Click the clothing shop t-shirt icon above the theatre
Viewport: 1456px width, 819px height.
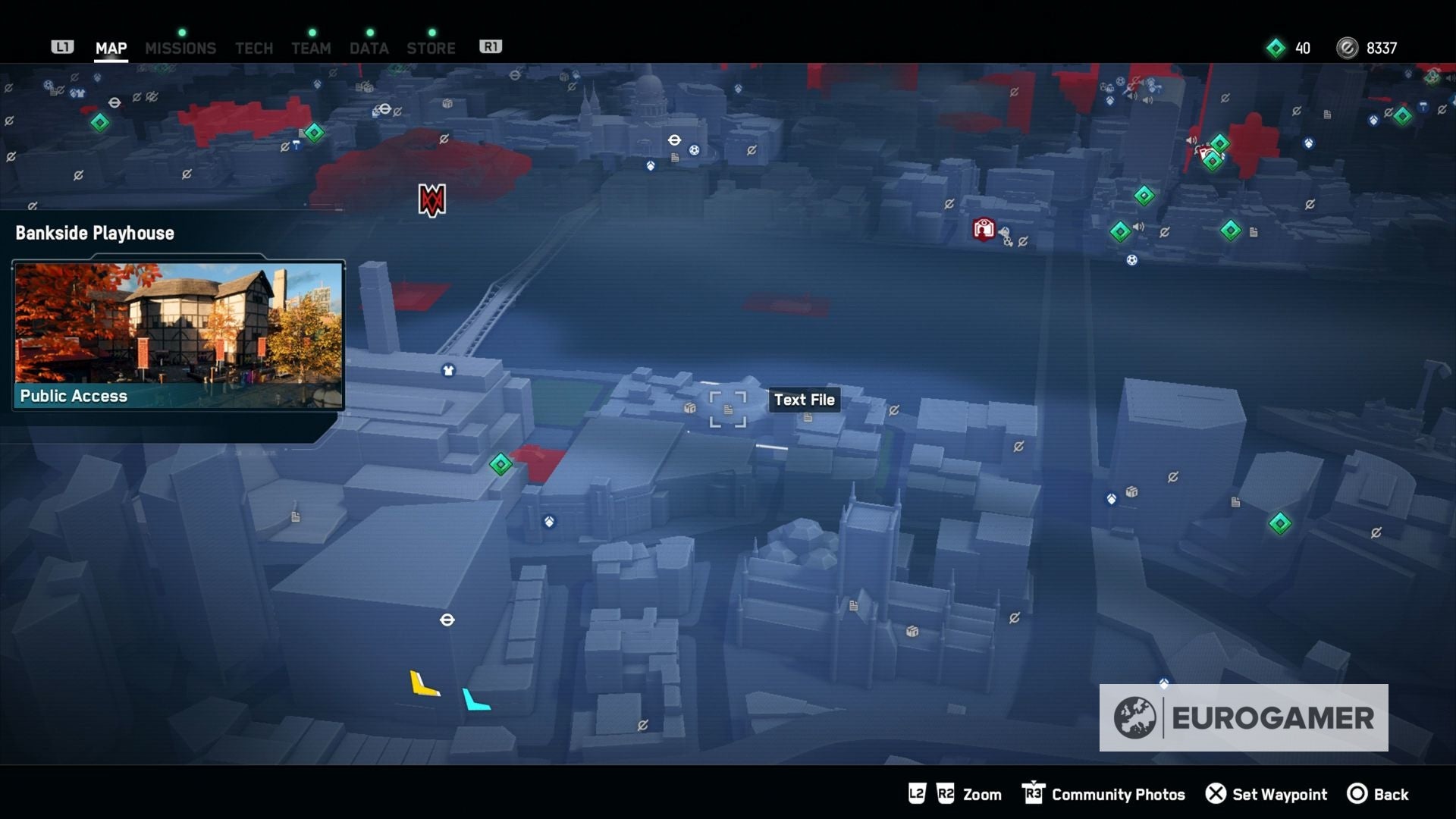[448, 369]
